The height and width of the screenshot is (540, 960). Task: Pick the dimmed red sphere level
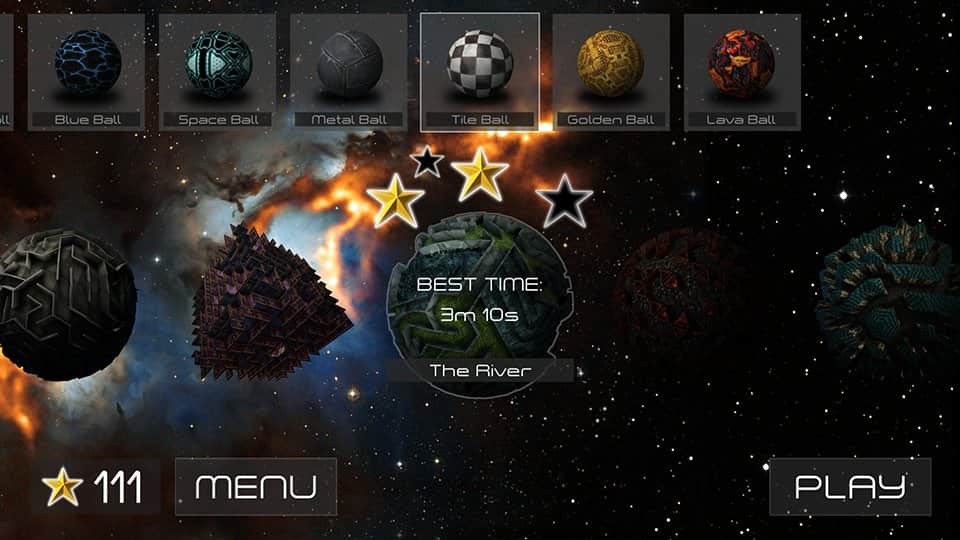click(682, 294)
